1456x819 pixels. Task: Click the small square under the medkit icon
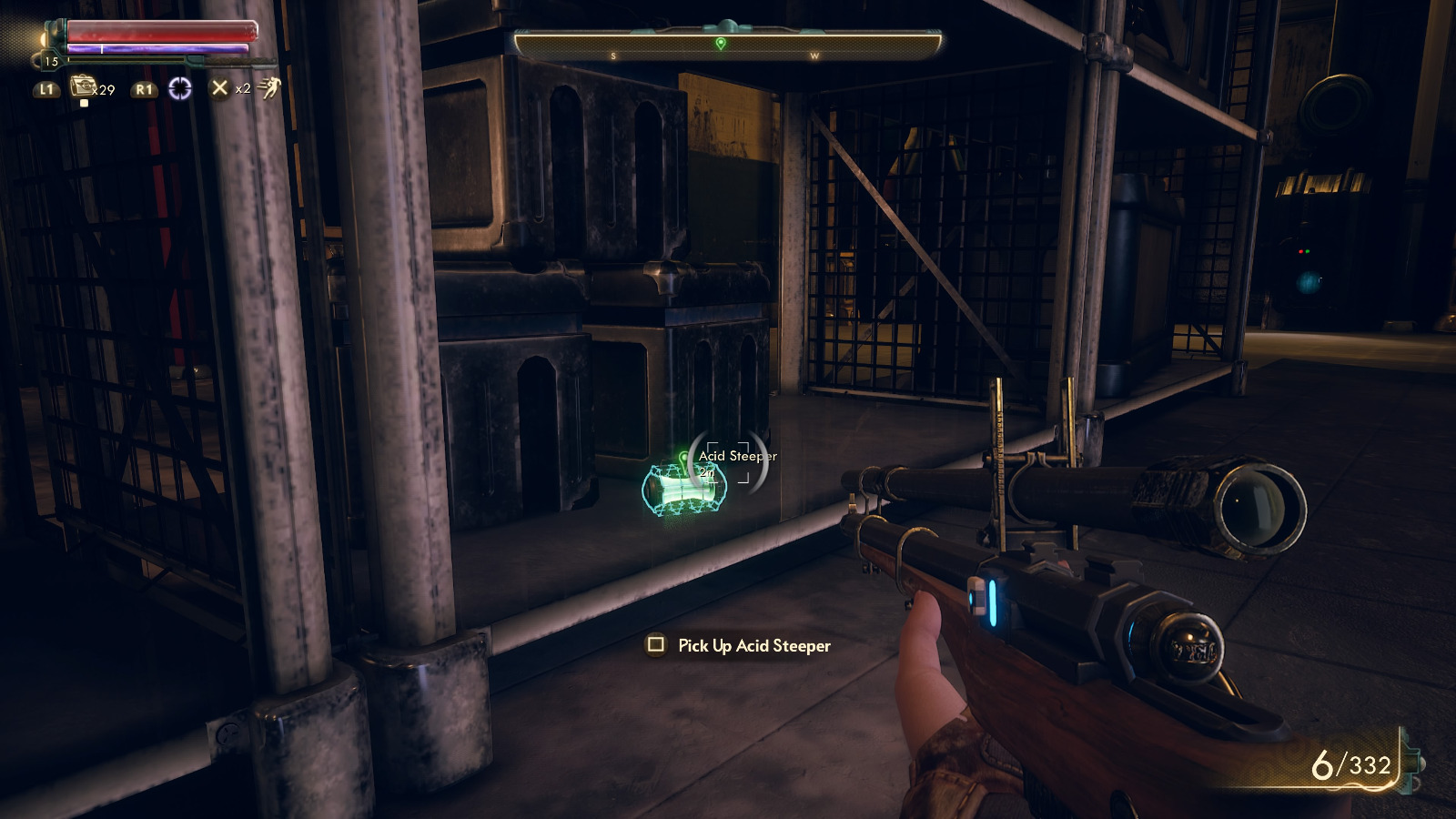point(84,103)
